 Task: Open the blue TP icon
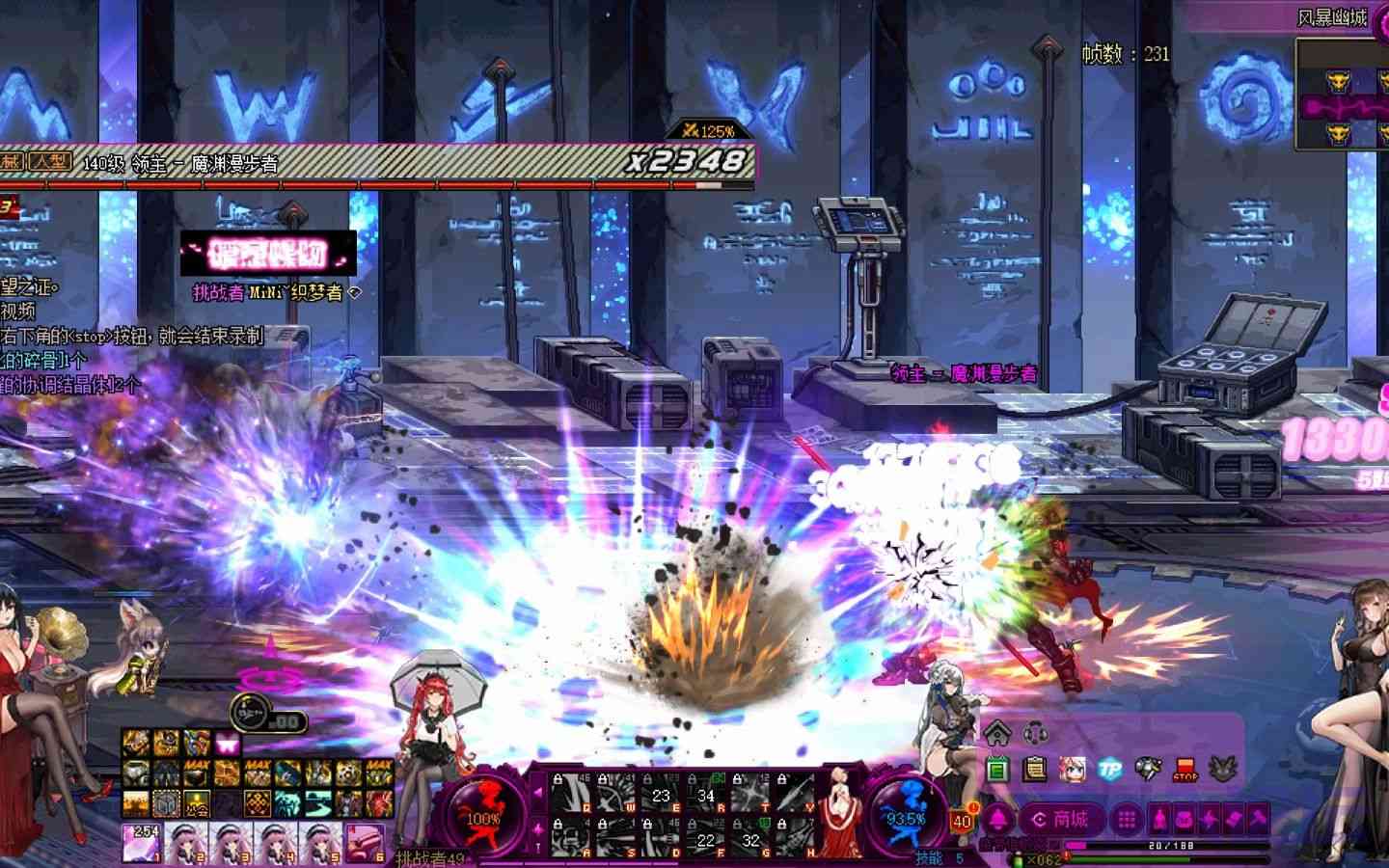pyautogui.click(x=1110, y=769)
